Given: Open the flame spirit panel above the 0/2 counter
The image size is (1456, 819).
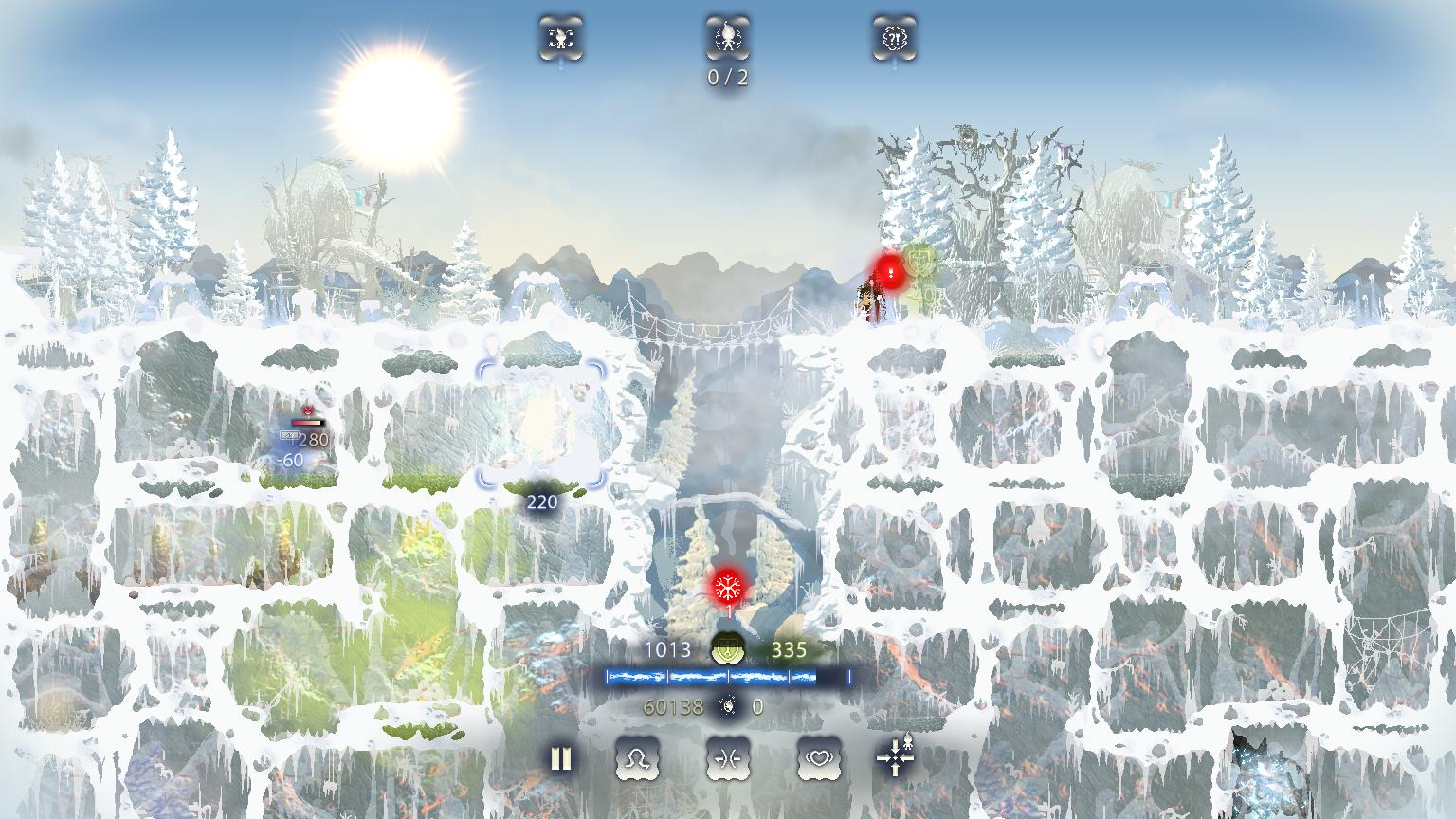Looking at the screenshot, I should (726, 39).
